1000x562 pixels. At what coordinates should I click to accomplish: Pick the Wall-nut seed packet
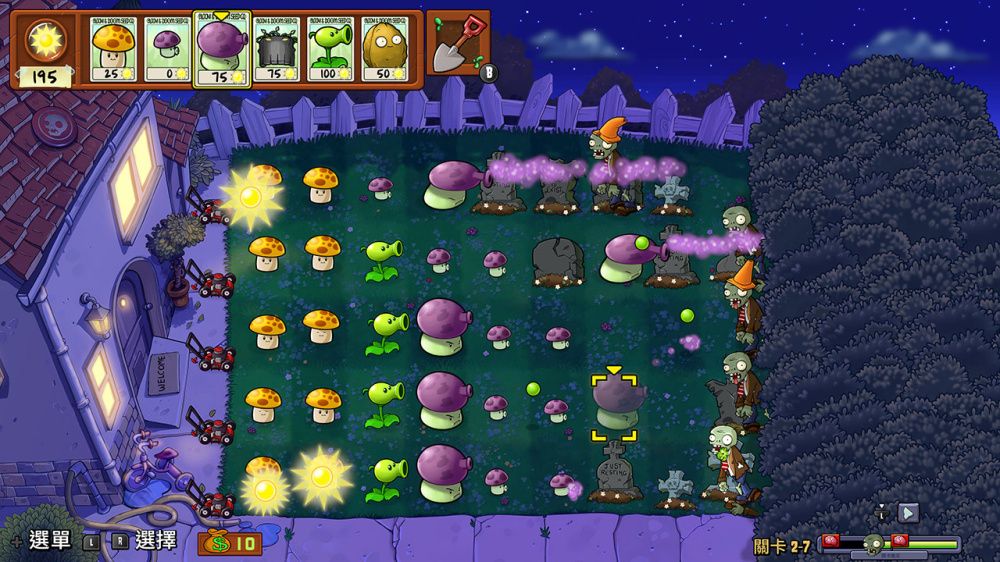tap(384, 49)
